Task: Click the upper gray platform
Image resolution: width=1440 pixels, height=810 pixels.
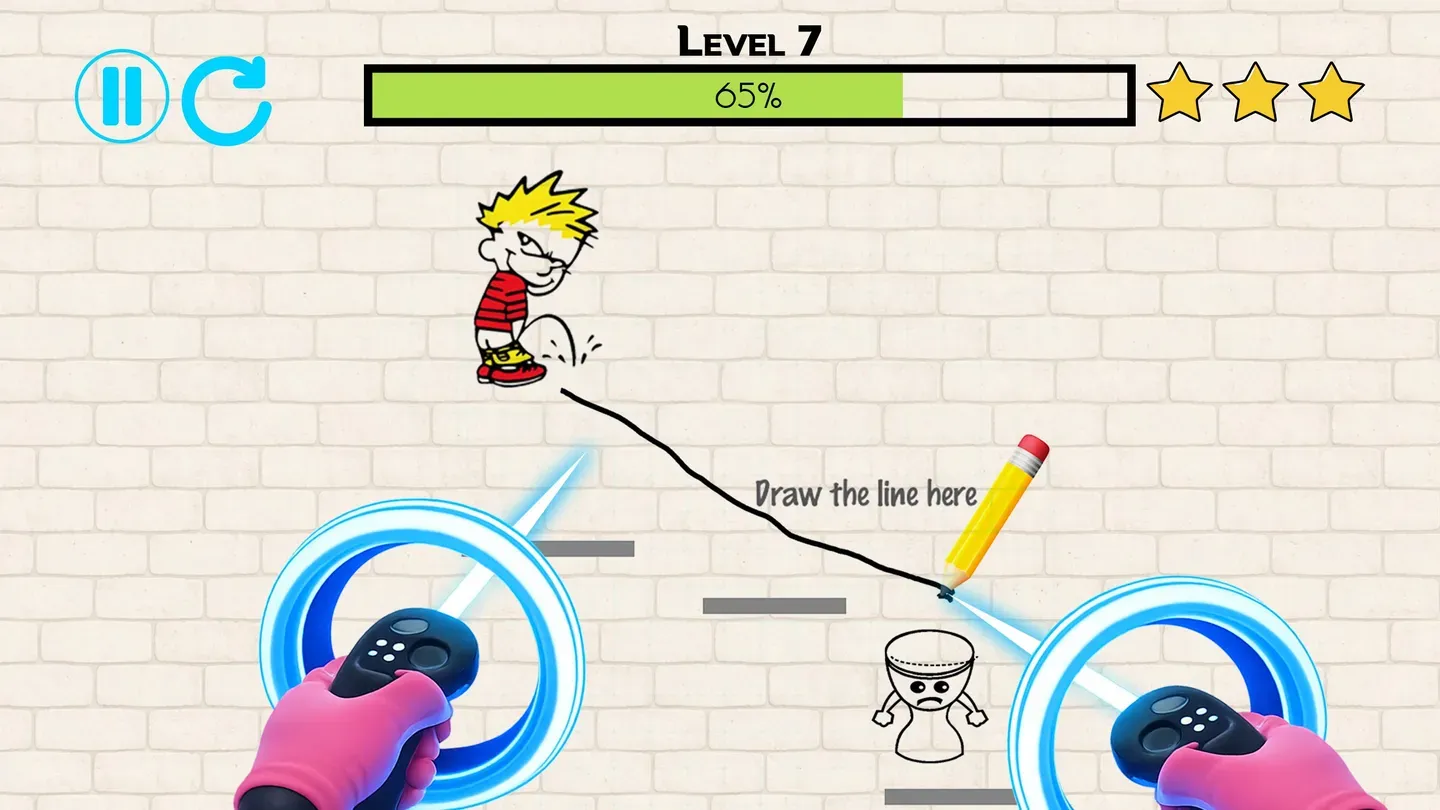Action: point(585,548)
